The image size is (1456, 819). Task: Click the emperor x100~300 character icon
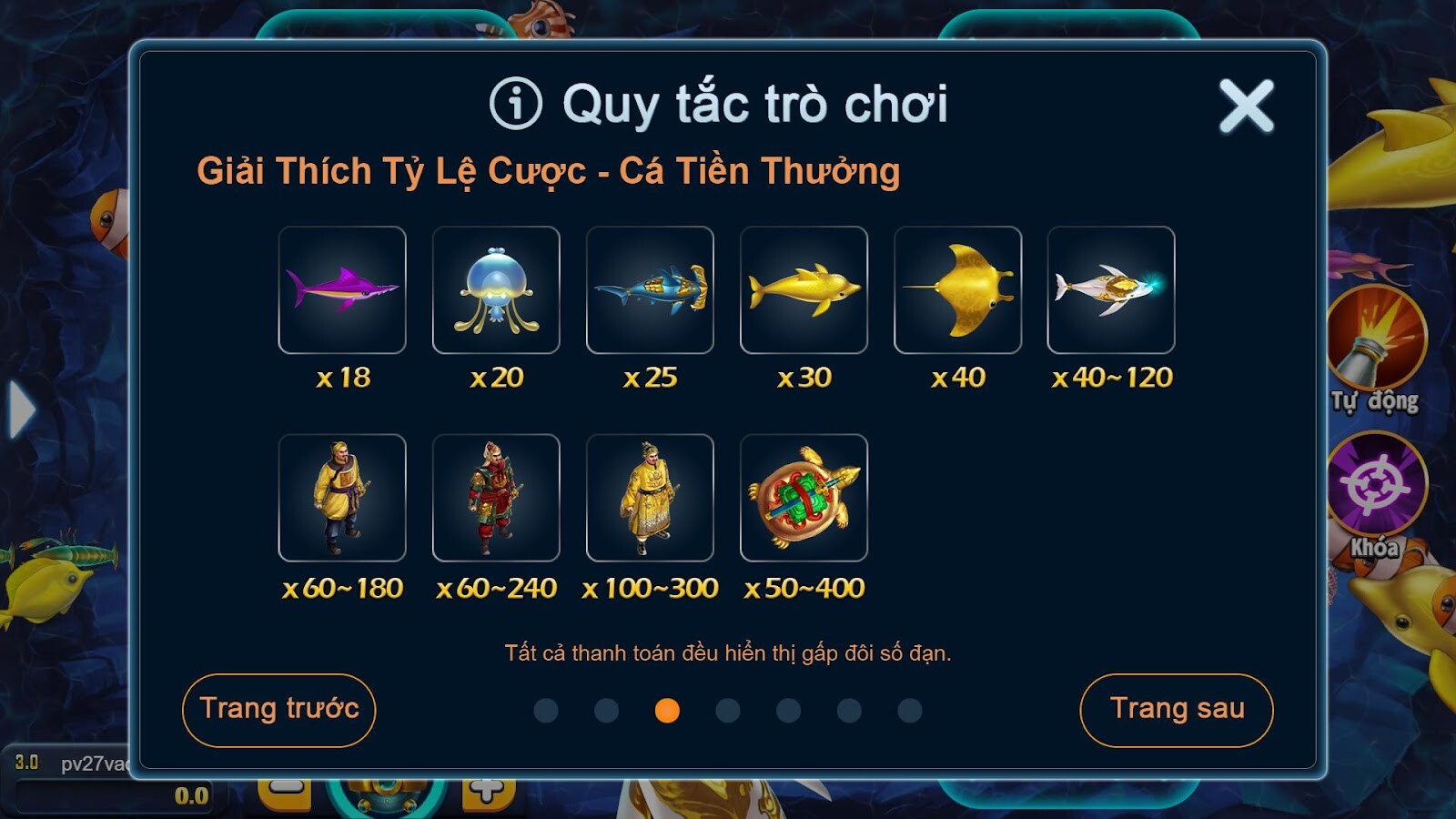(649, 499)
